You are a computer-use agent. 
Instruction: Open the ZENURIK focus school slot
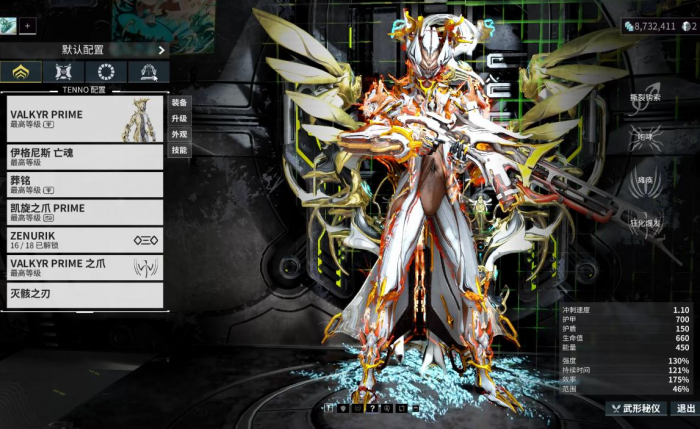[84, 240]
